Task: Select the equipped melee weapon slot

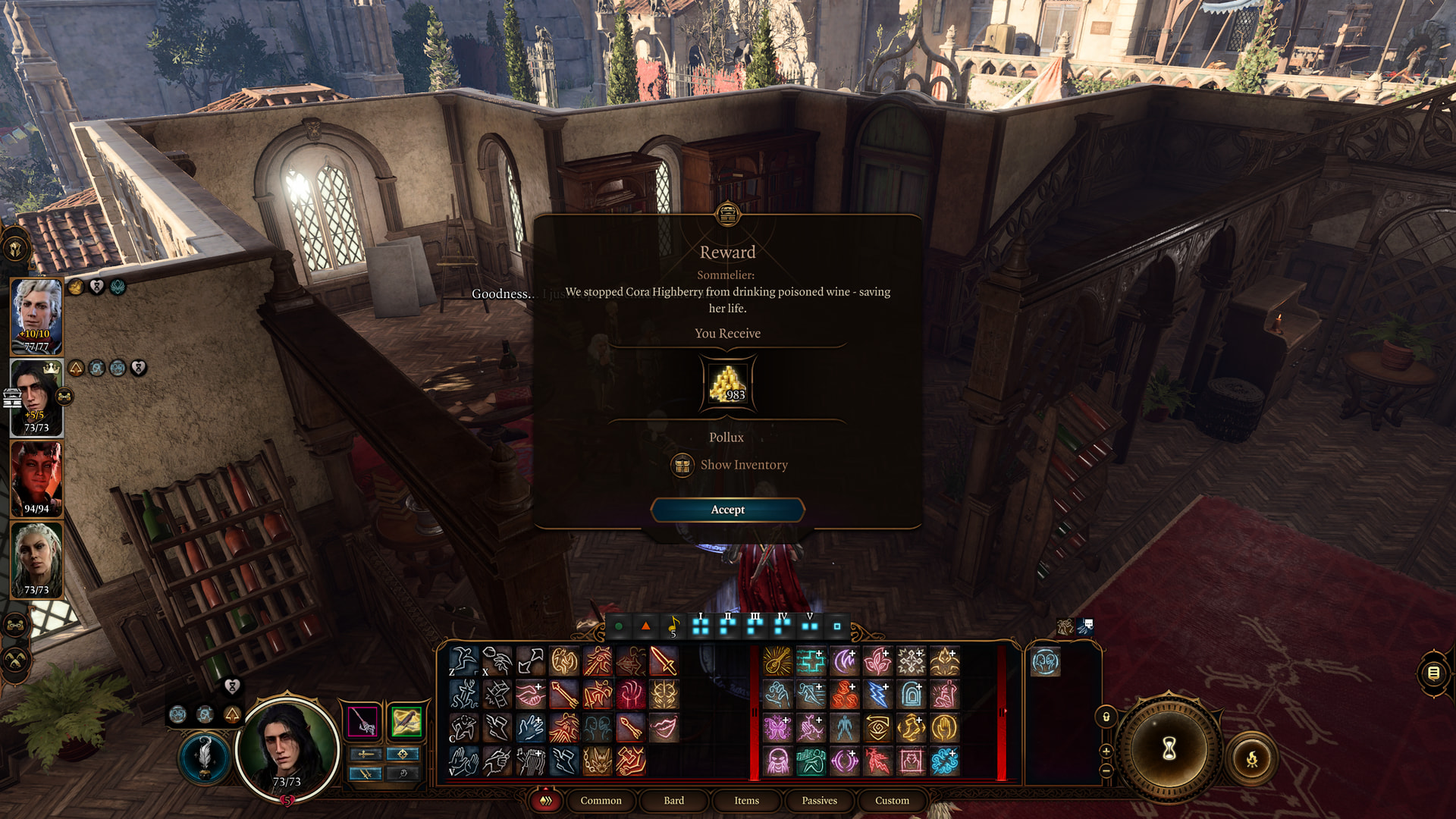Action: pyautogui.click(x=363, y=721)
